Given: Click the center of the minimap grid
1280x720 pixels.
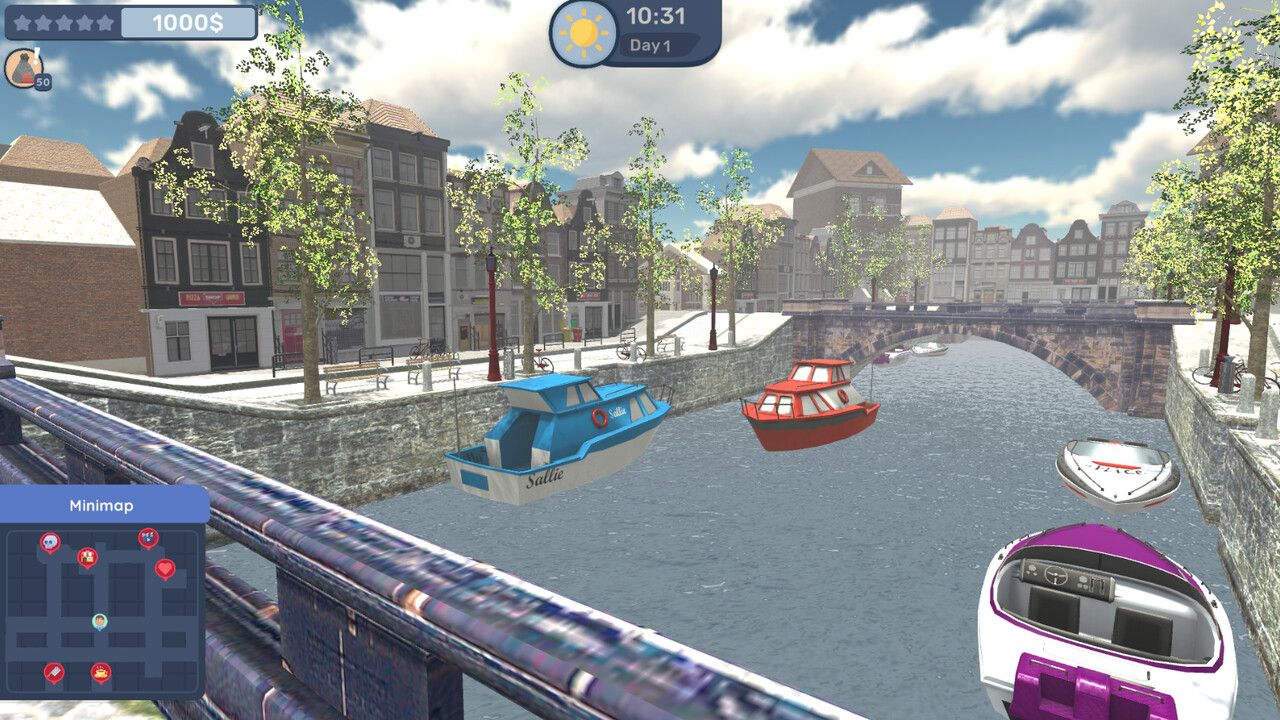Looking at the screenshot, I should [x=103, y=605].
